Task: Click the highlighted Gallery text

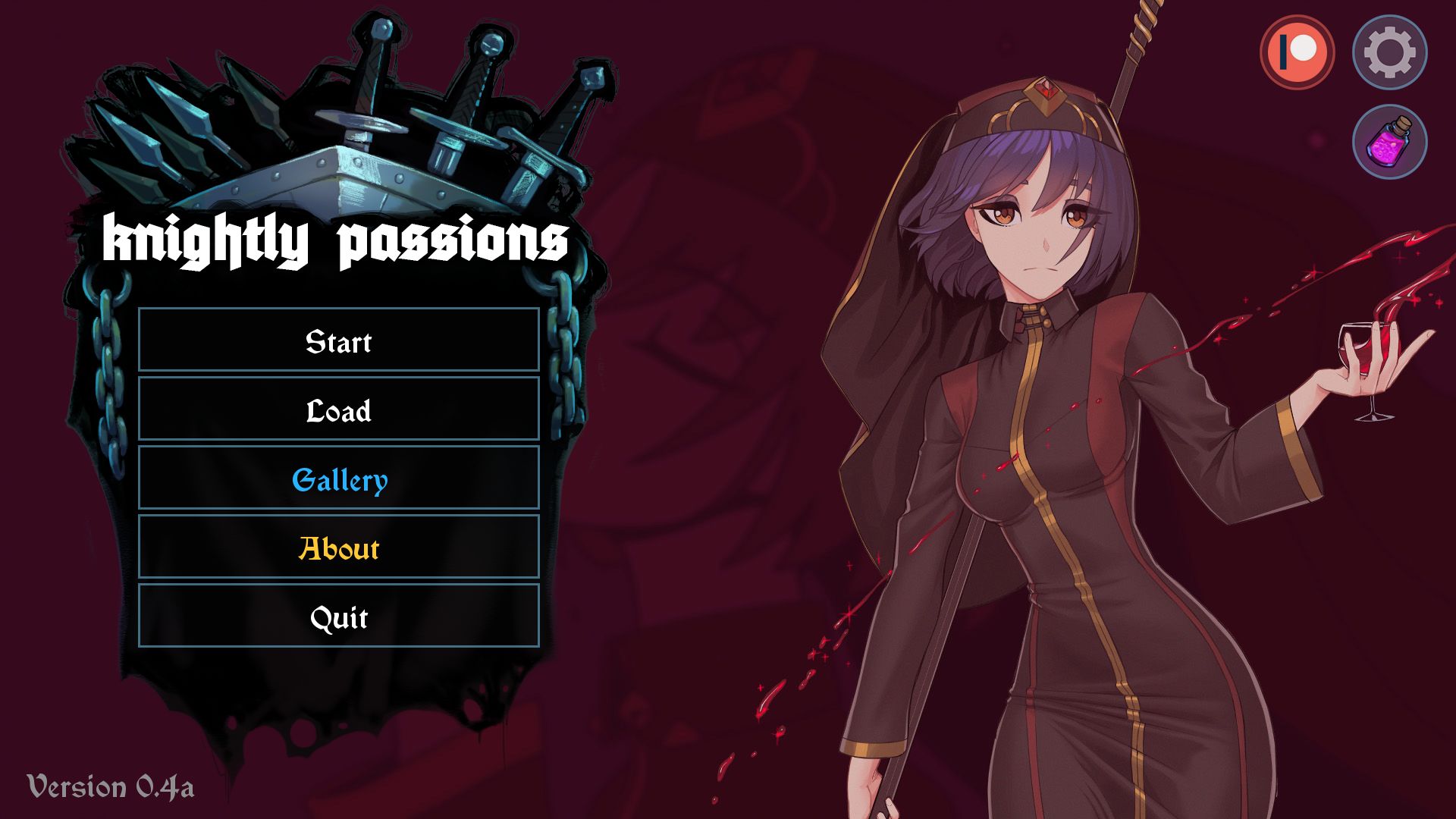Action: 338,481
